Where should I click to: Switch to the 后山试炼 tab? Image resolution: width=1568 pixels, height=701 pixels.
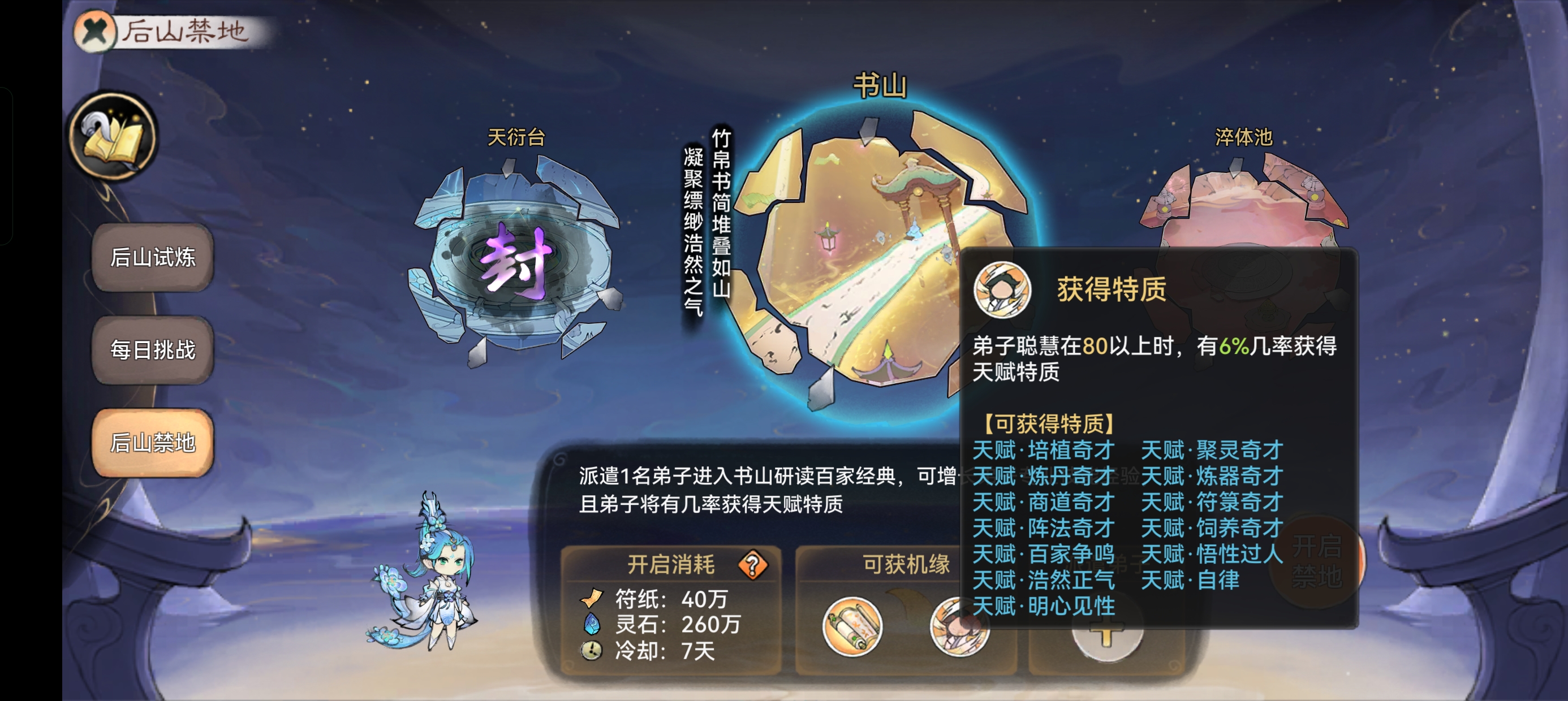point(152,257)
